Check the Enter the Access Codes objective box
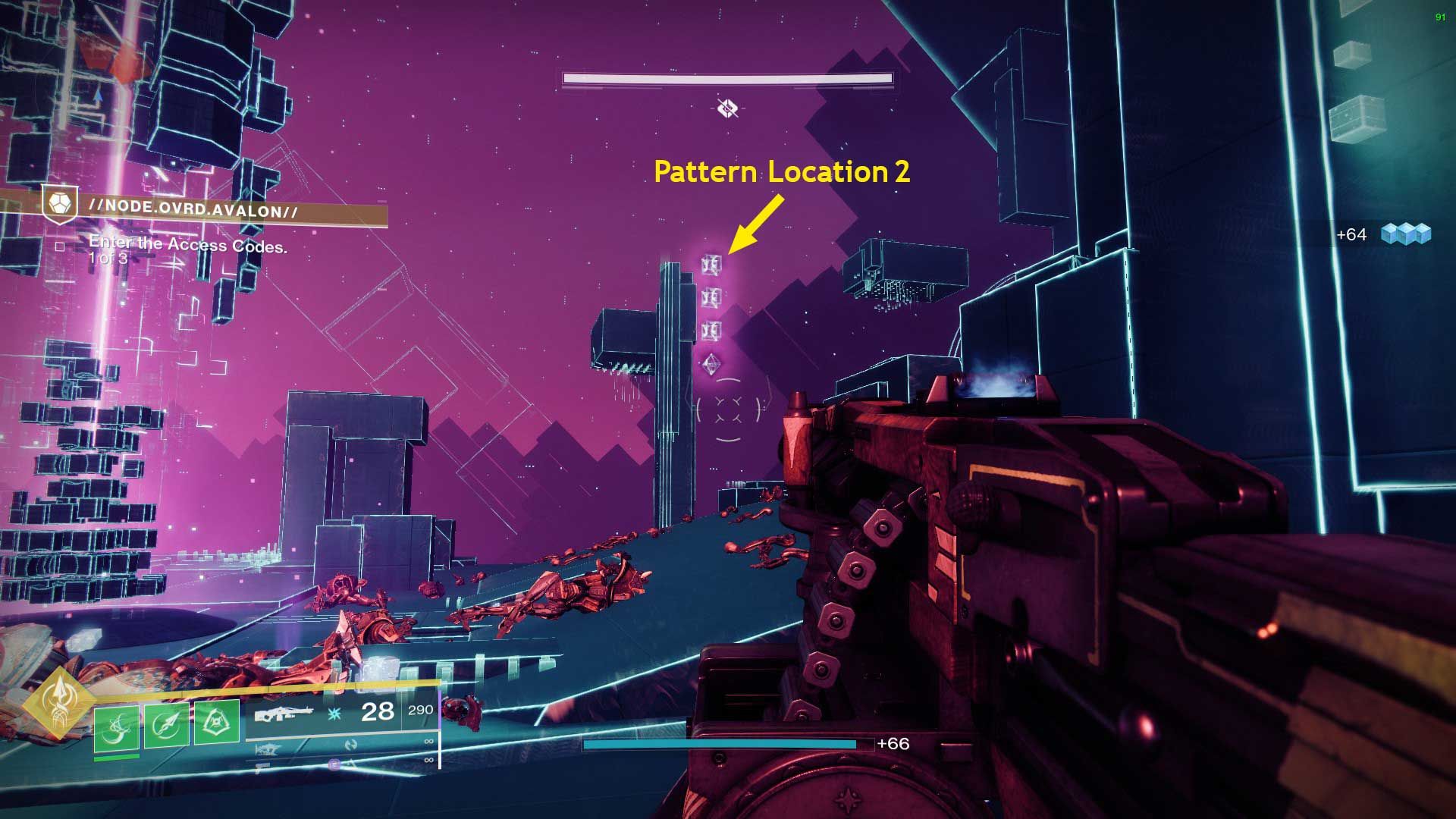Screen dimensions: 1456x819 (x=59, y=245)
